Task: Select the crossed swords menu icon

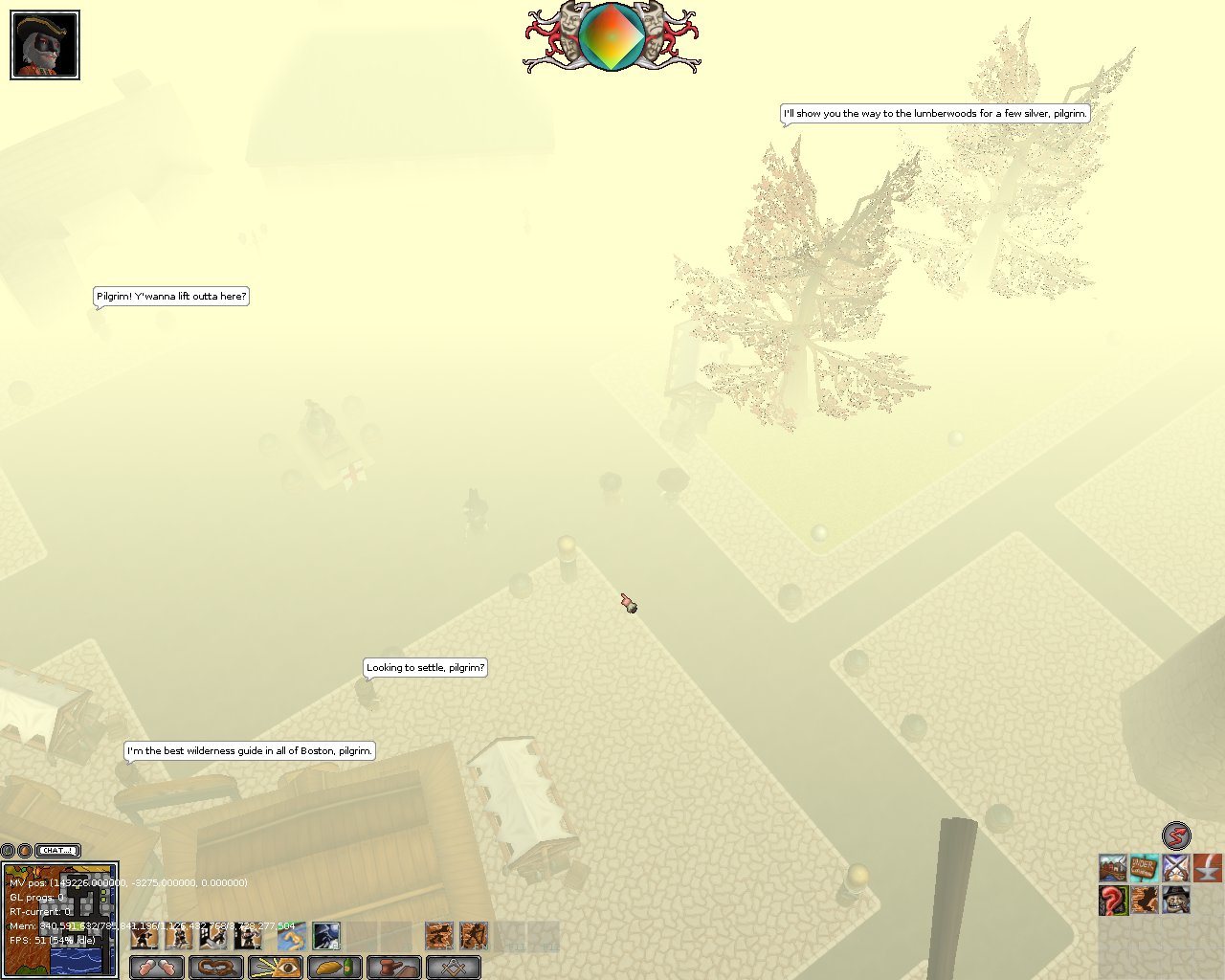Action: coord(1176,869)
